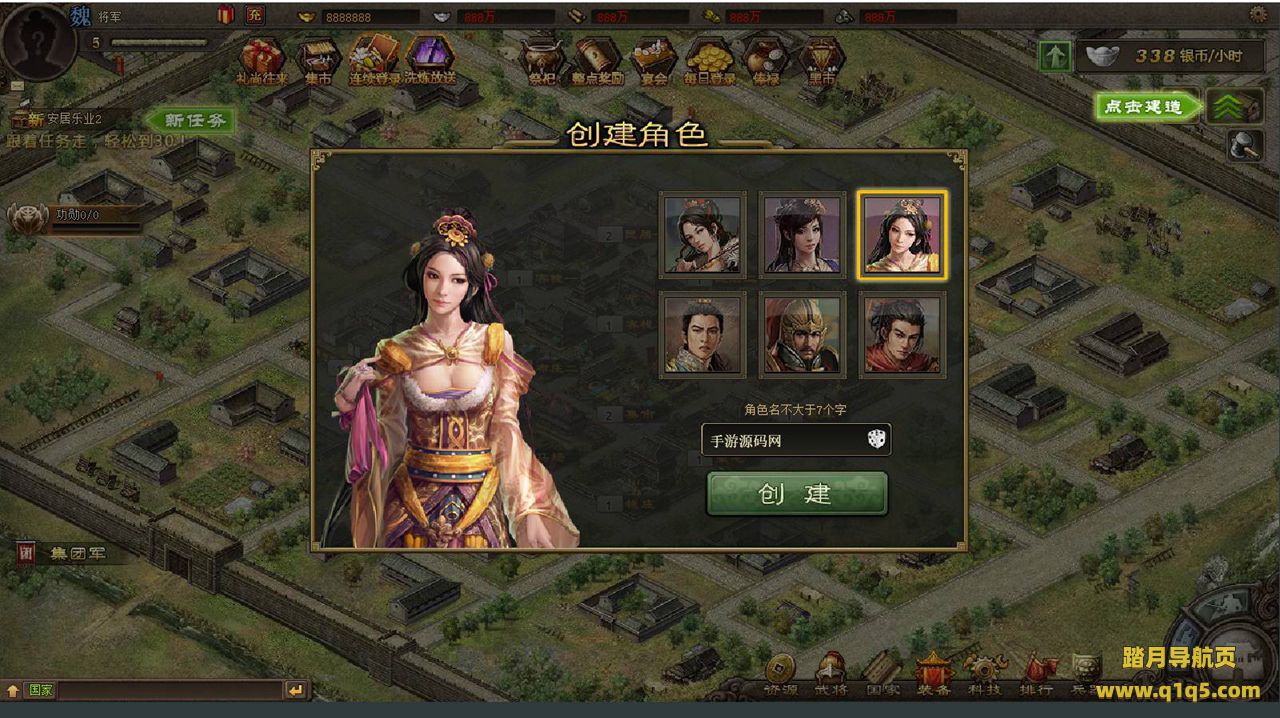Click the green 创建 create button
1280x718 pixels.
[x=796, y=494]
